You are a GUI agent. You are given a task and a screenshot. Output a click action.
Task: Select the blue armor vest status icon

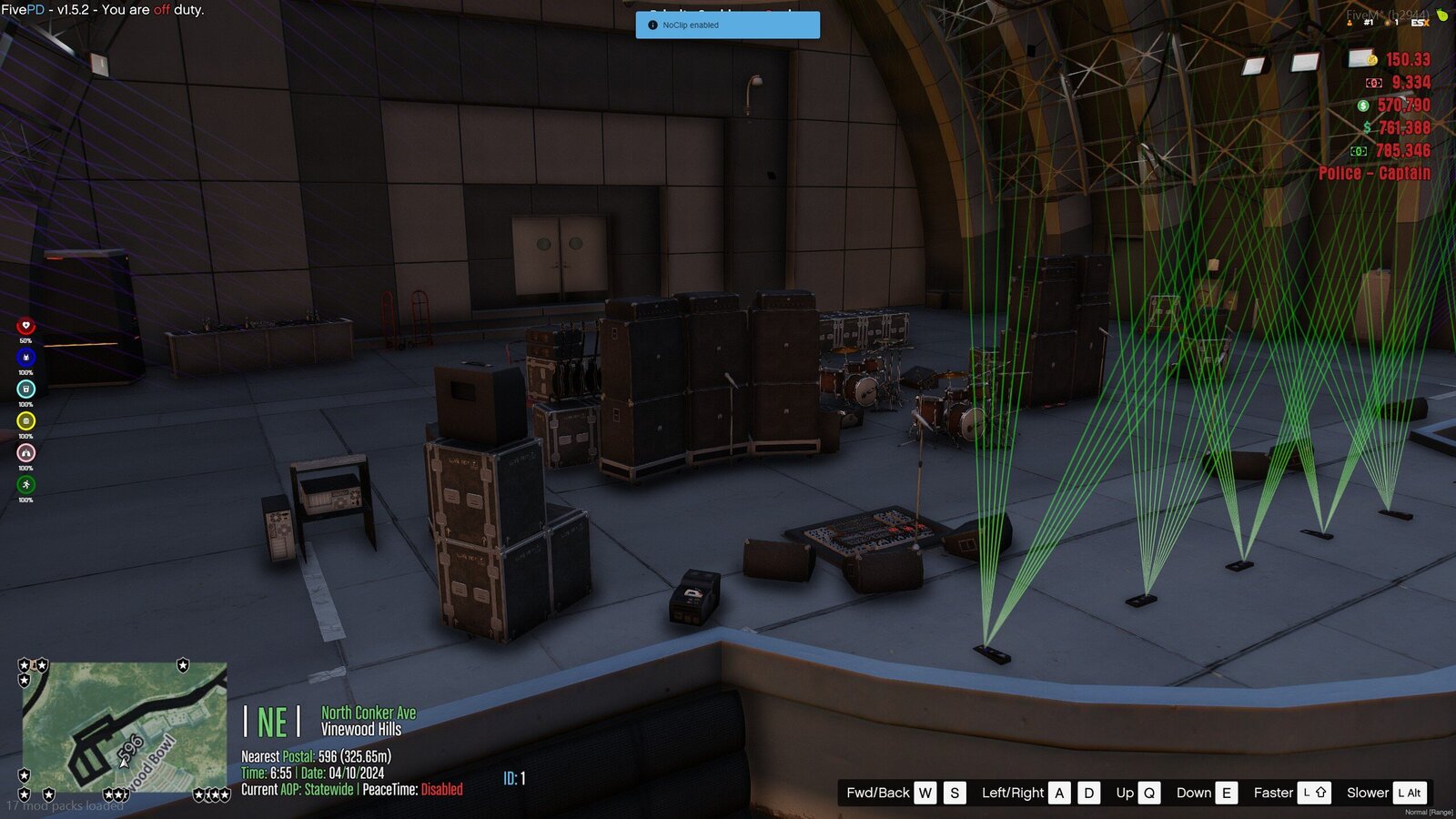25,358
